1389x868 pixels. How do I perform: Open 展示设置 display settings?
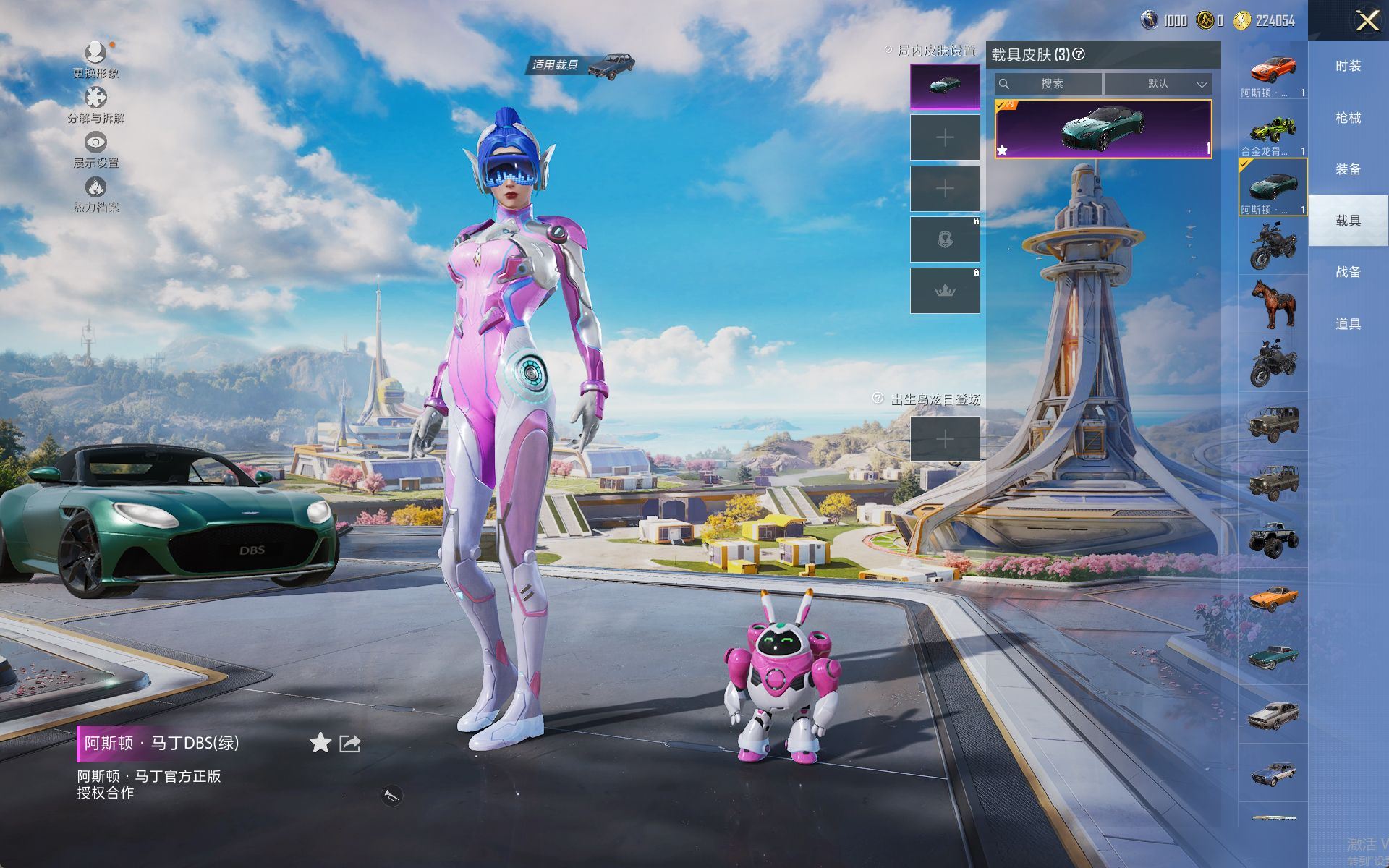point(95,143)
